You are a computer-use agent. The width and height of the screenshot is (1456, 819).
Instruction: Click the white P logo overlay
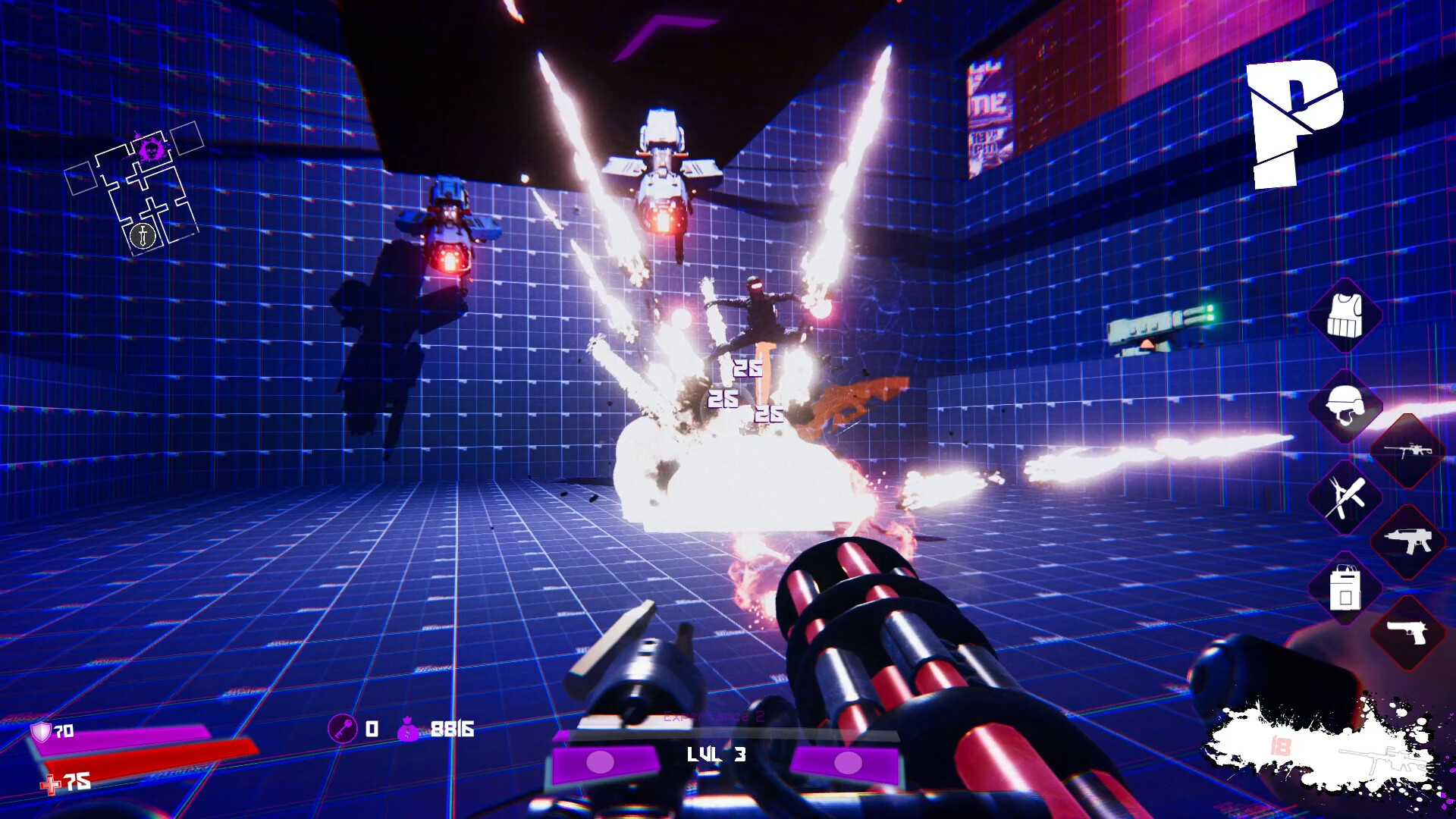point(1294,124)
